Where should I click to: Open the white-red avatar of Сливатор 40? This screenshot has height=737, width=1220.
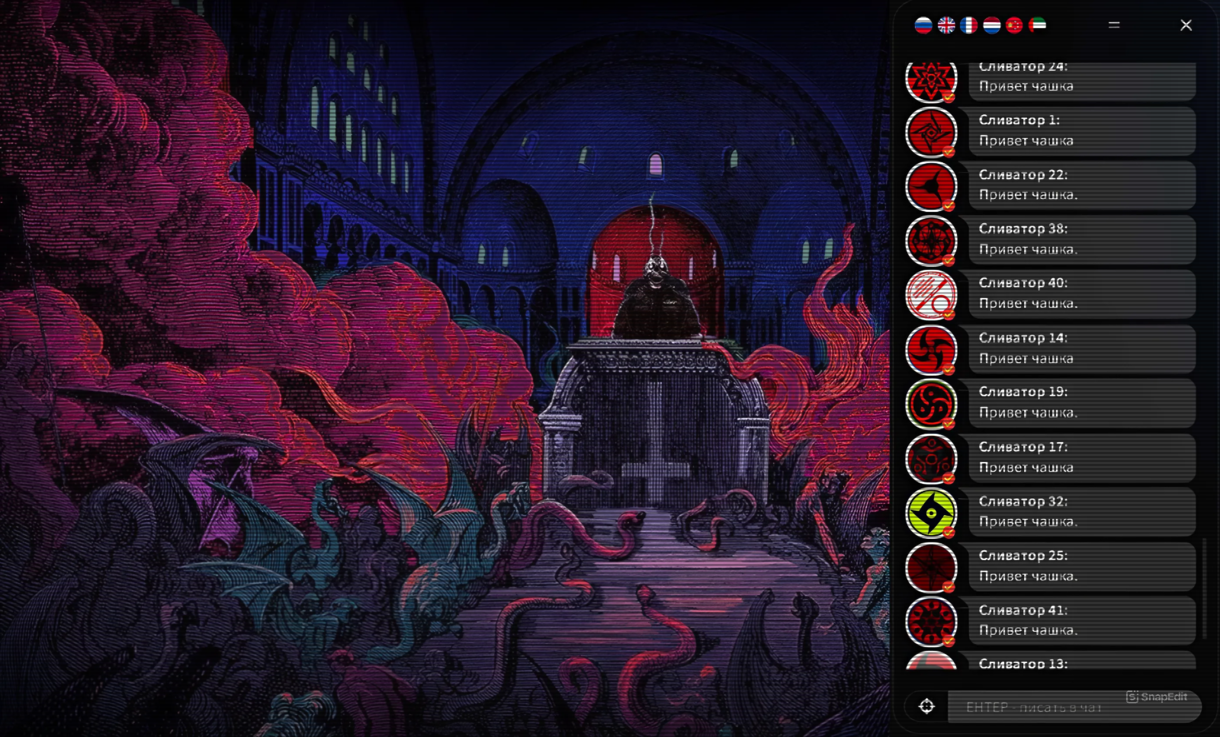[x=931, y=295]
